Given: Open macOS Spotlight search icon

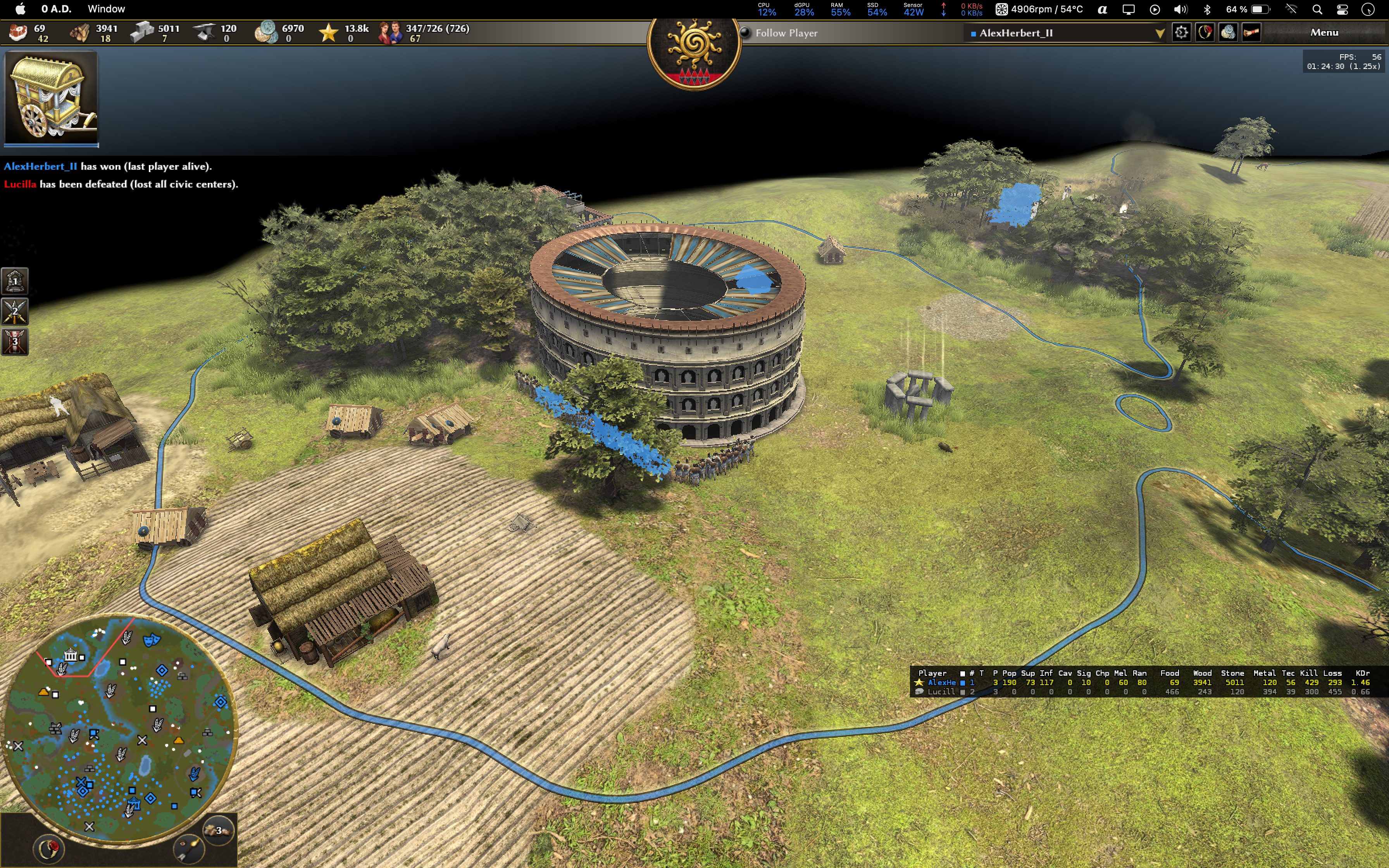Looking at the screenshot, I should [1317, 9].
